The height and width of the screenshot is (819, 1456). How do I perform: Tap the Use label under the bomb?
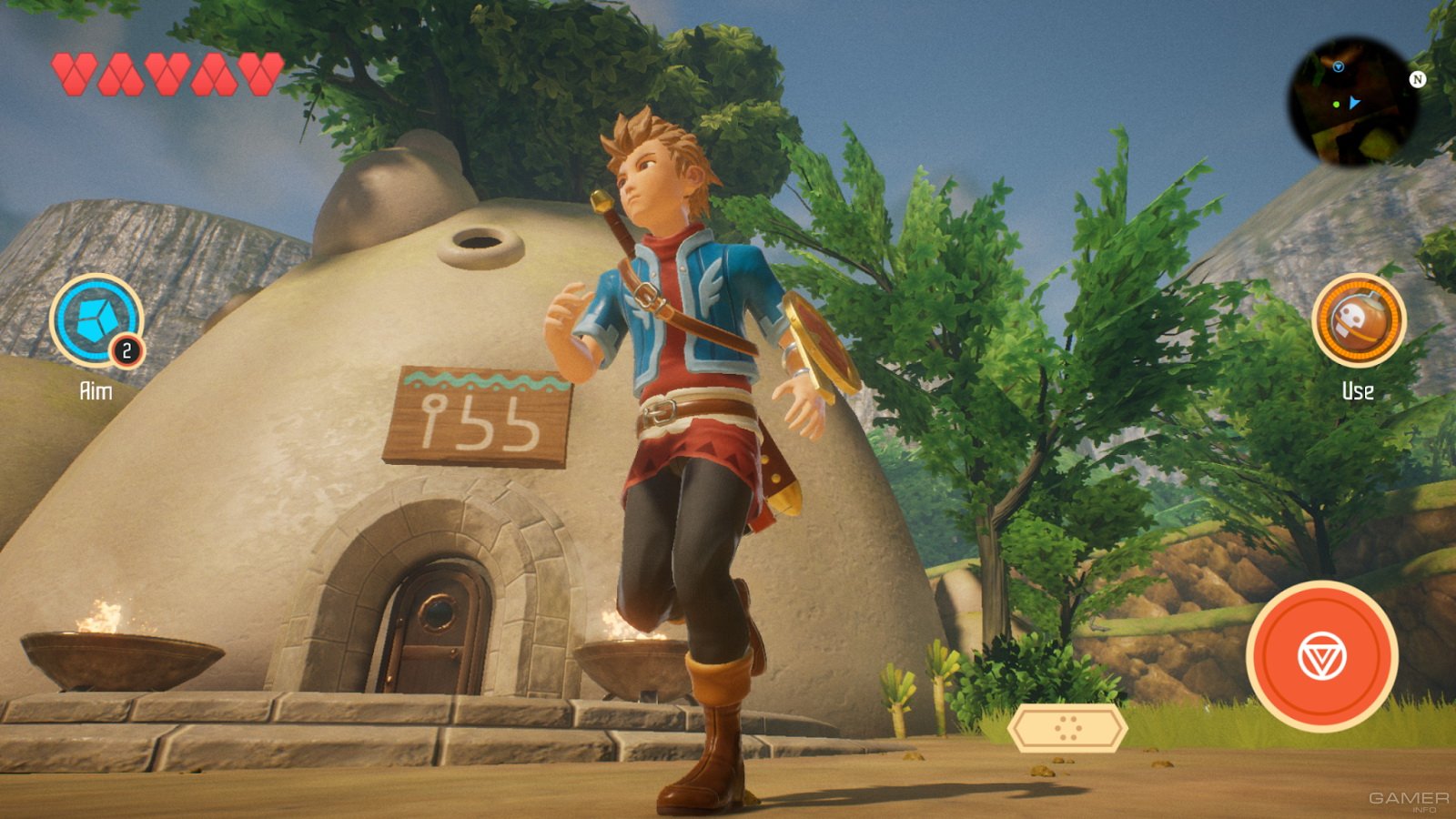tap(1358, 391)
